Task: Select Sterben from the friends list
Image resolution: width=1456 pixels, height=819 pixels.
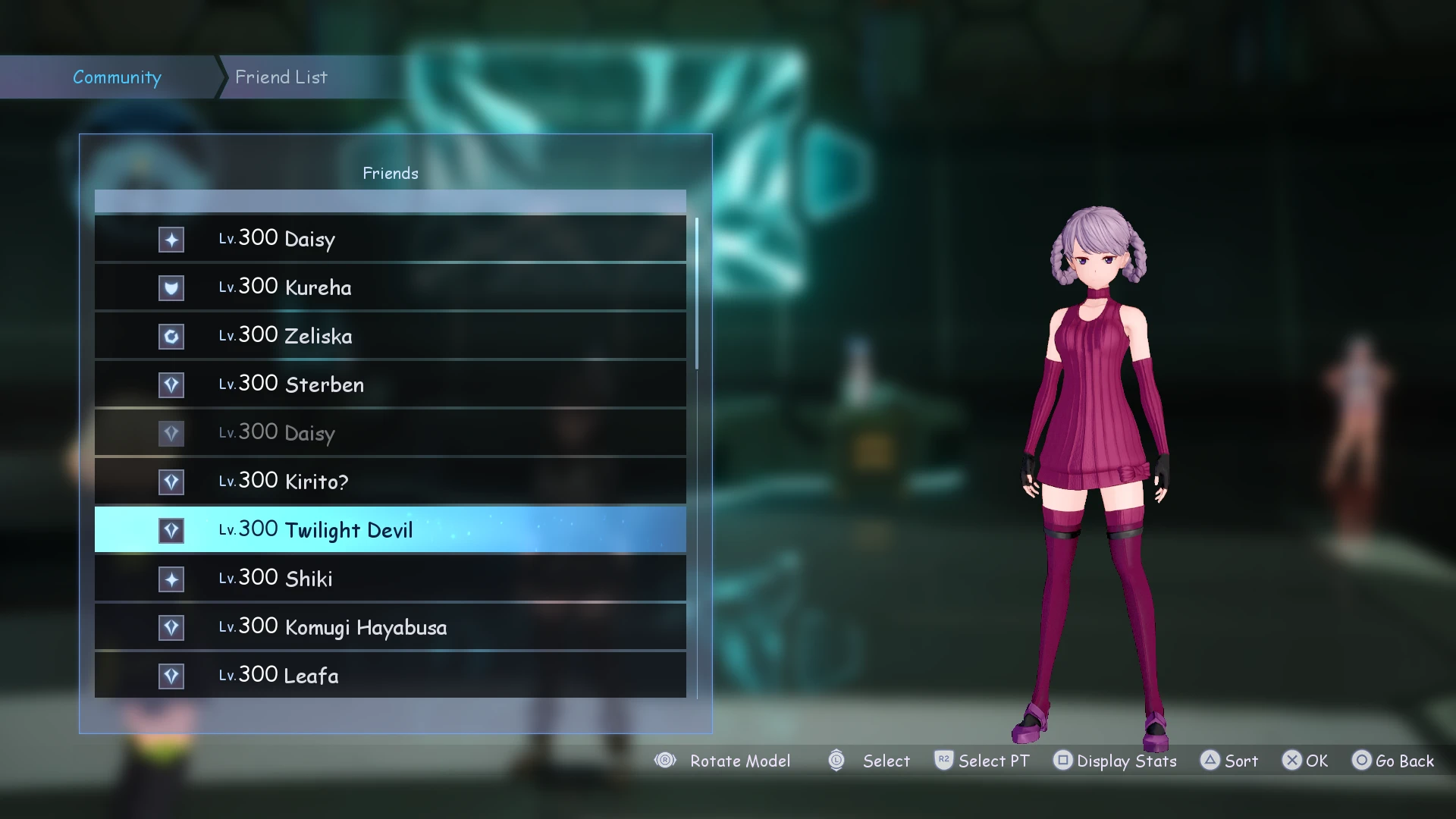Action: coord(390,384)
